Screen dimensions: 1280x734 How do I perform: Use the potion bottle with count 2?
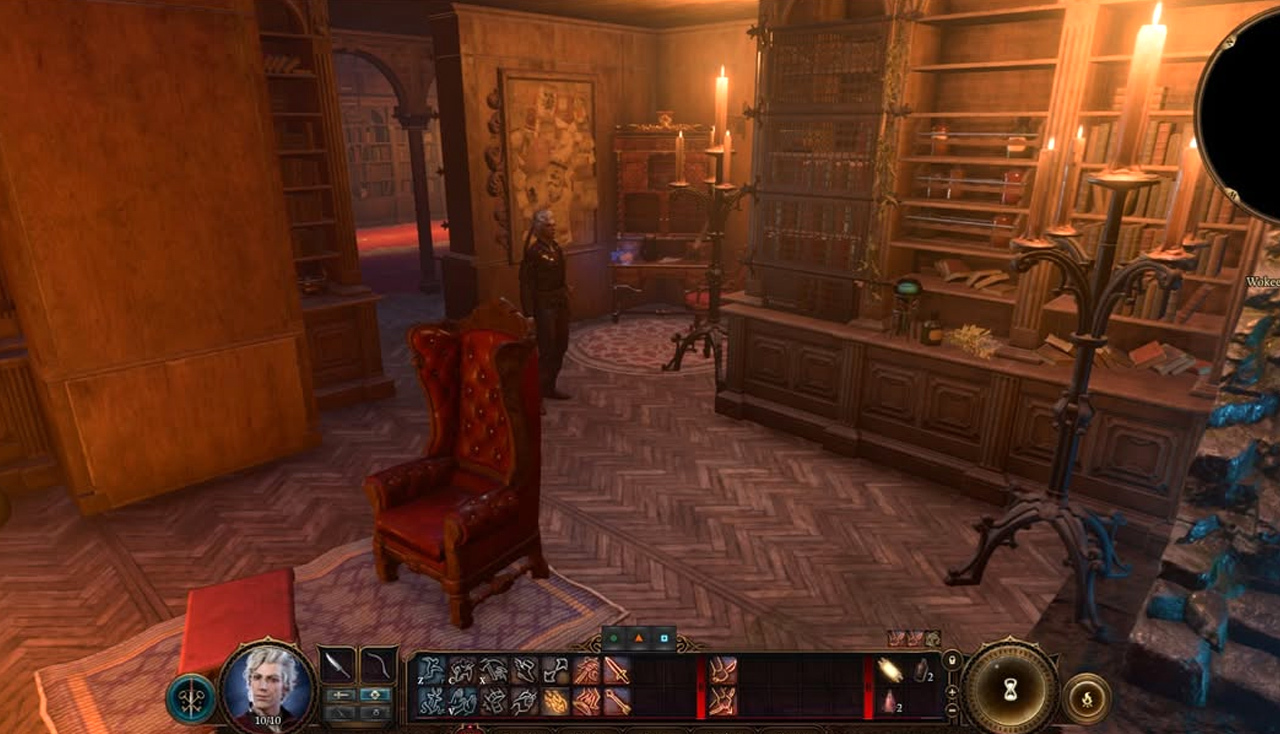coord(921,670)
